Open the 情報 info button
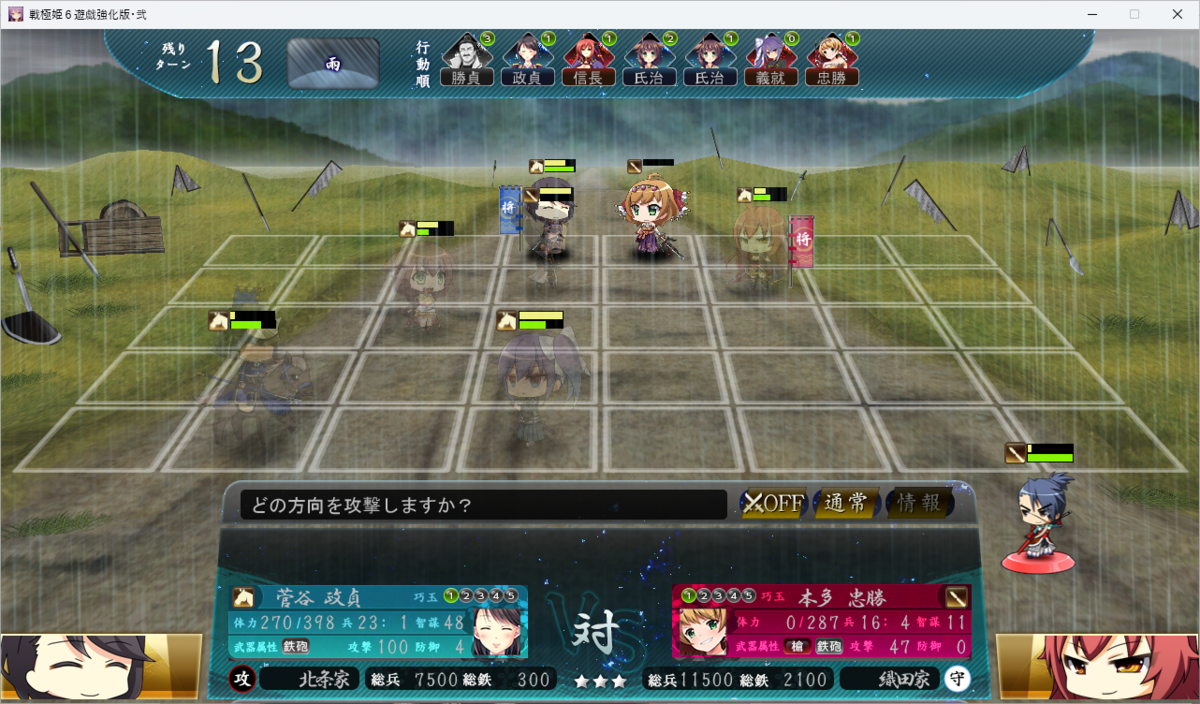This screenshot has width=1200, height=704. pos(918,503)
